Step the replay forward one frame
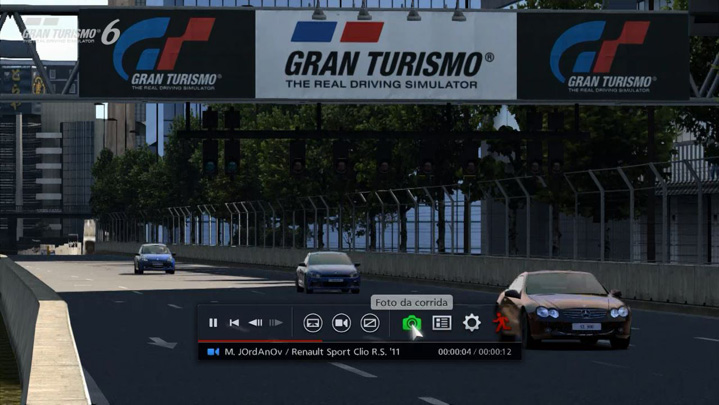 coord(276,323)
